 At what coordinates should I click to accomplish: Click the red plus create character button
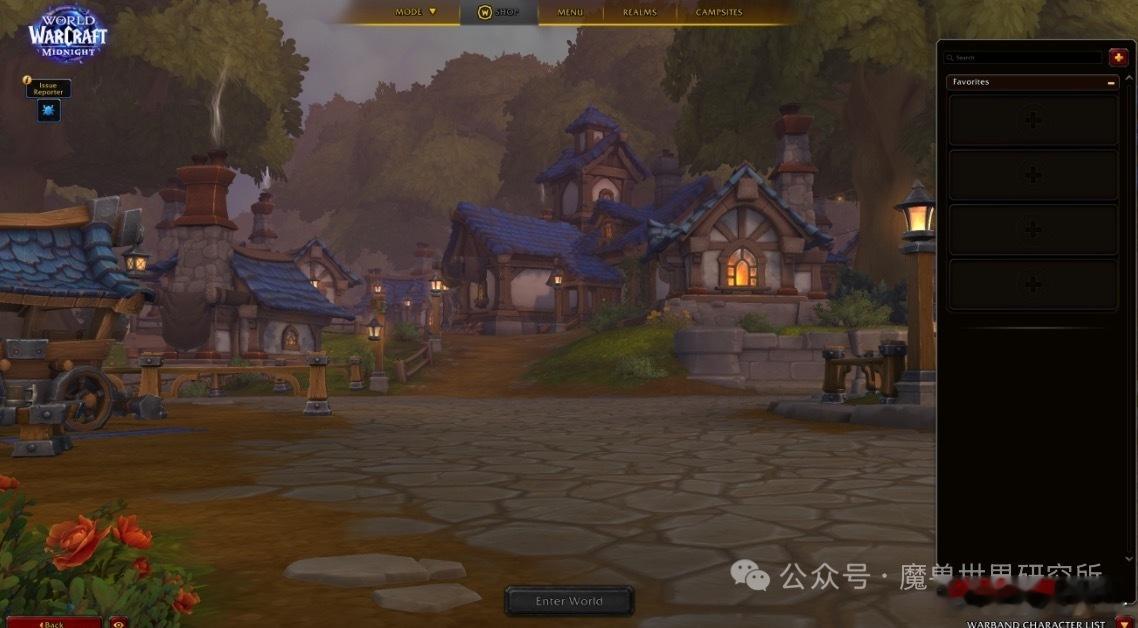(x=1118, y=58)
